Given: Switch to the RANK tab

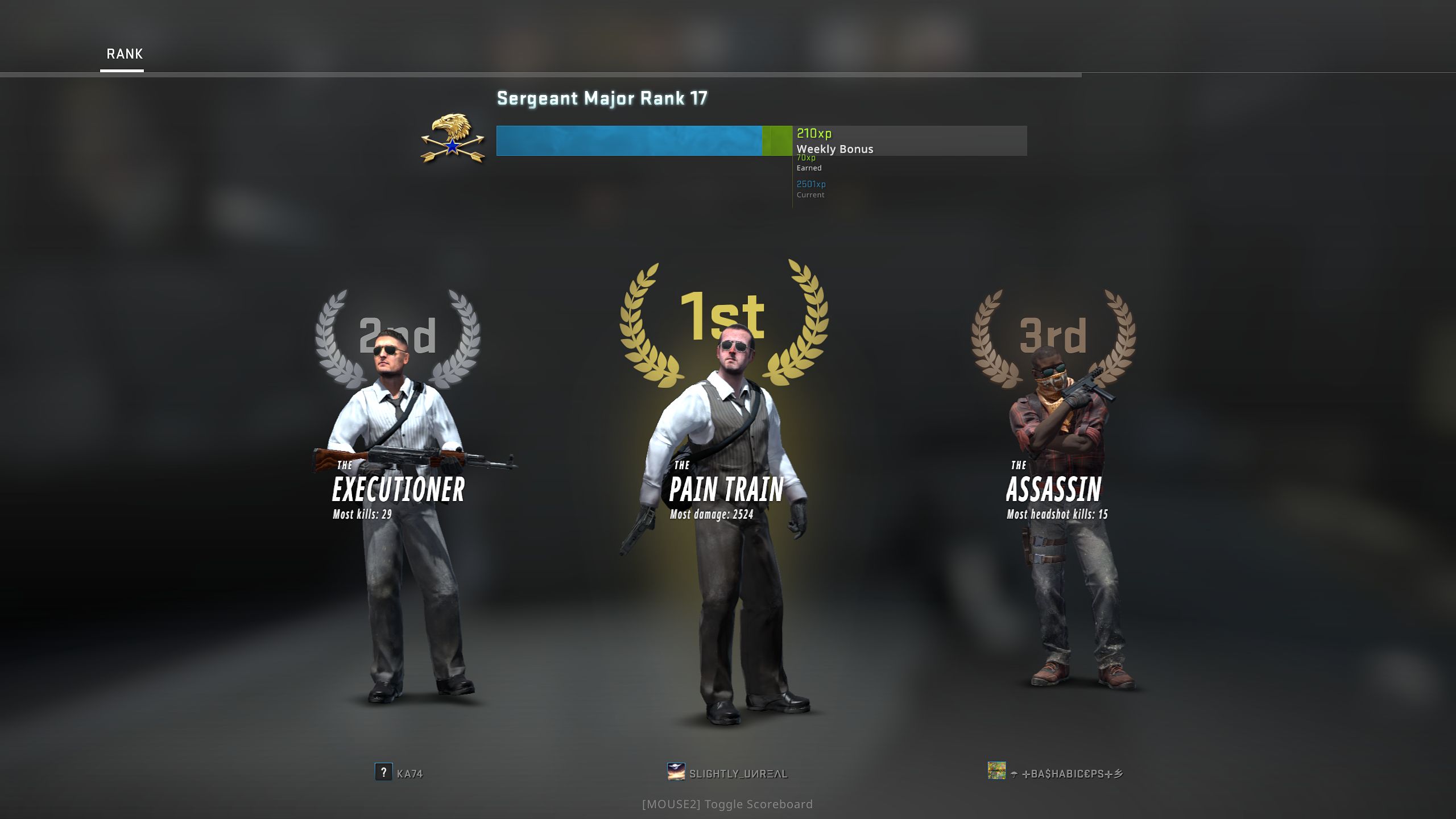Looking at the screenshot, I should point(125,54).
